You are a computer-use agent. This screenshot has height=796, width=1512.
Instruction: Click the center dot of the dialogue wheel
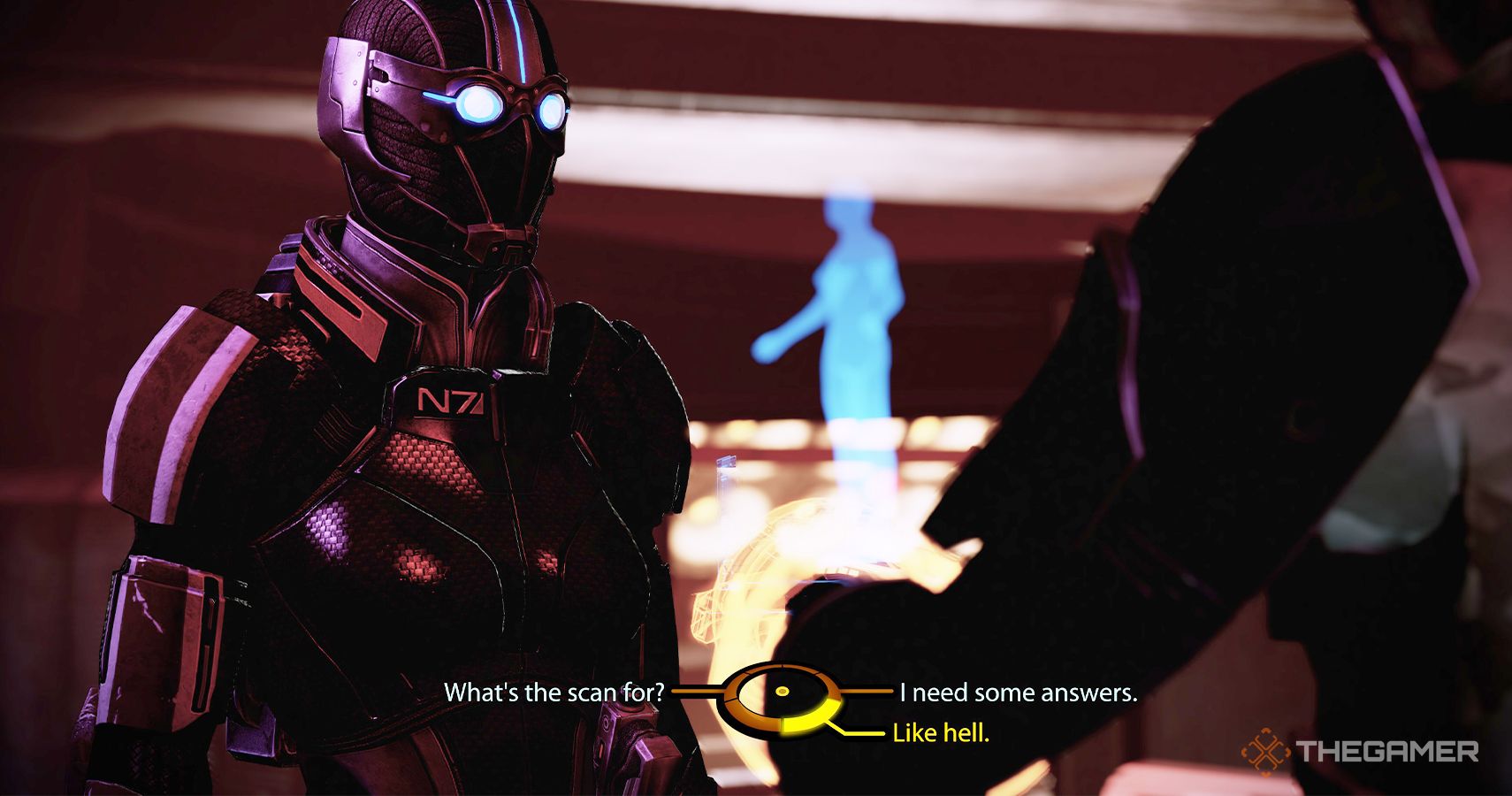click(x=783, y=692)
